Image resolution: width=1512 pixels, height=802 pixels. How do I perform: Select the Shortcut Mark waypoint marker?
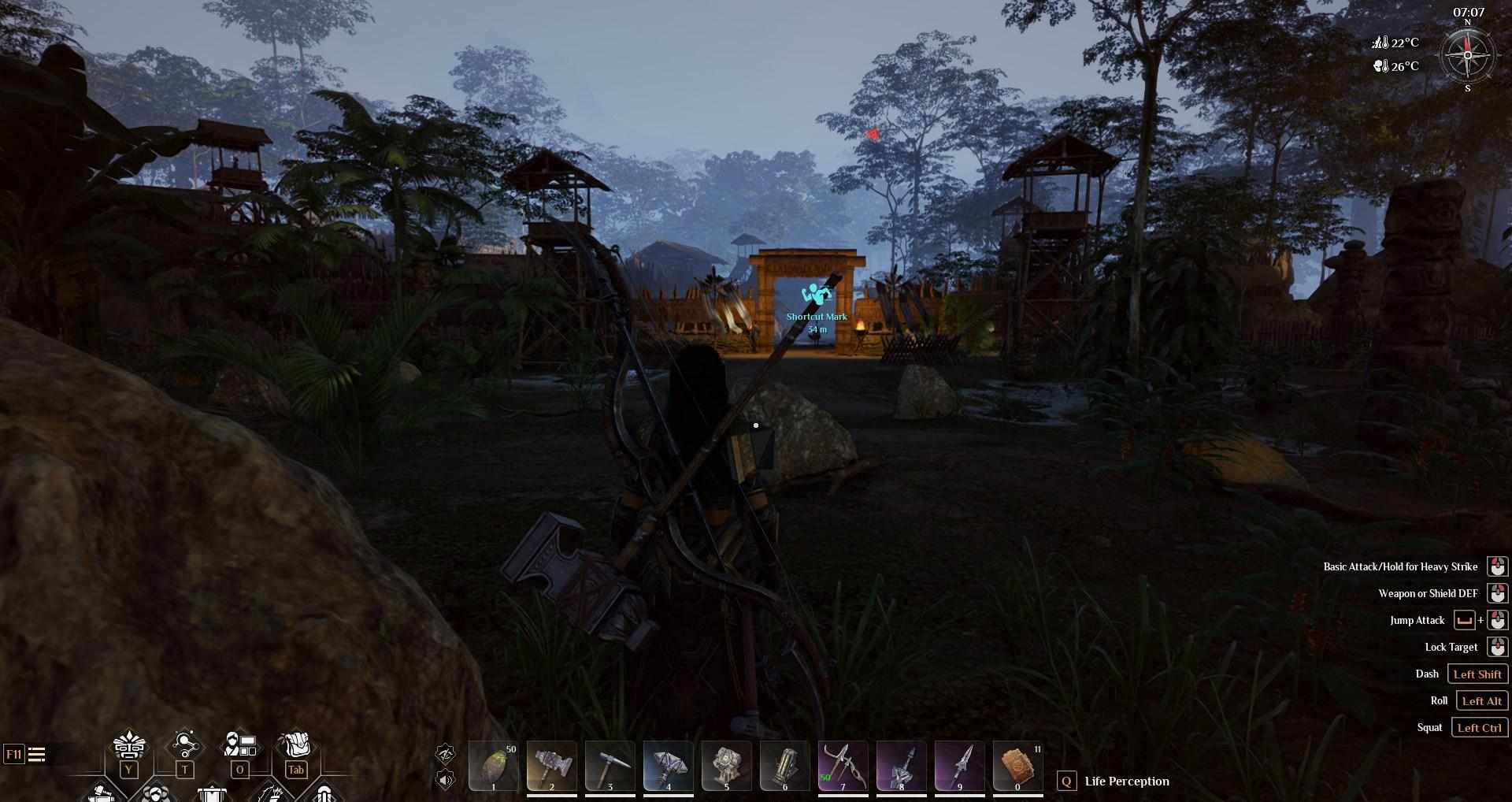(x=817, y=295)
